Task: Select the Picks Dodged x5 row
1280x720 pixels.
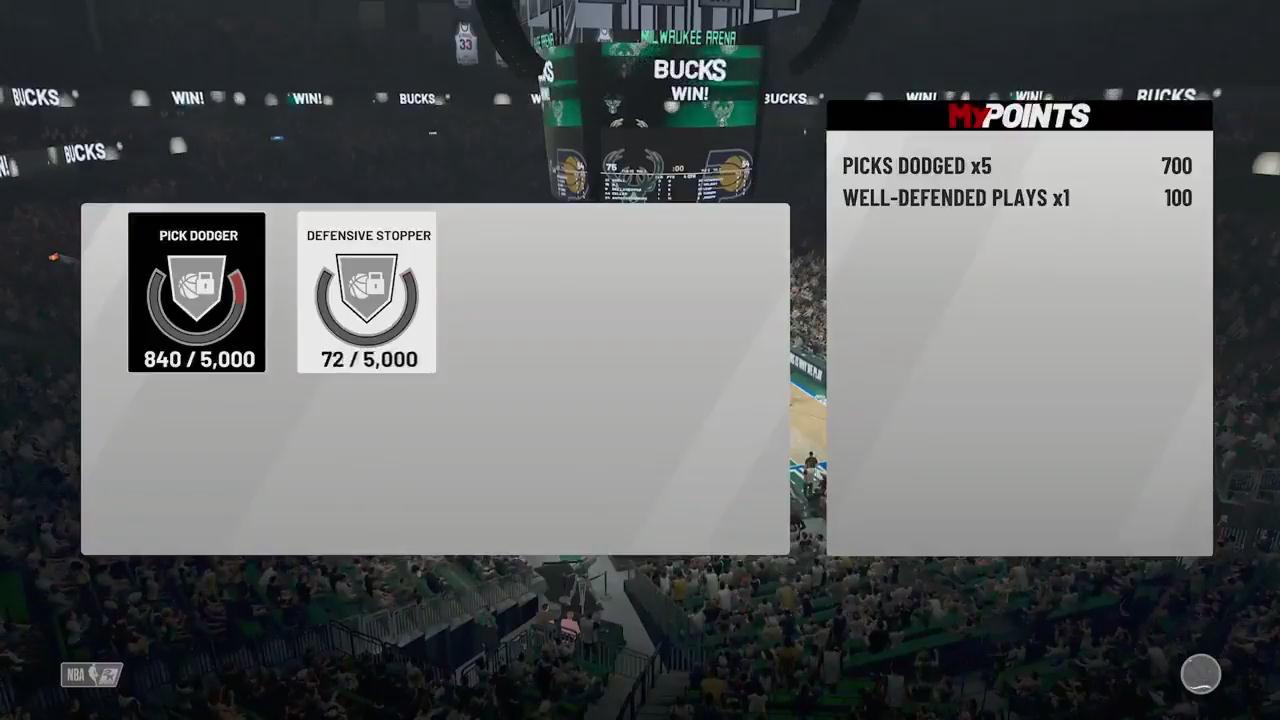Action: (x=1017, y=166)
